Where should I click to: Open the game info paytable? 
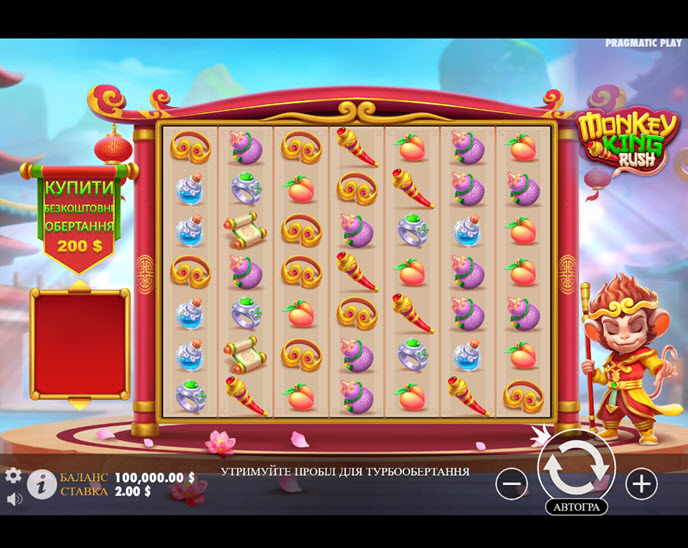pyautogui.click(x=41, y=485)
